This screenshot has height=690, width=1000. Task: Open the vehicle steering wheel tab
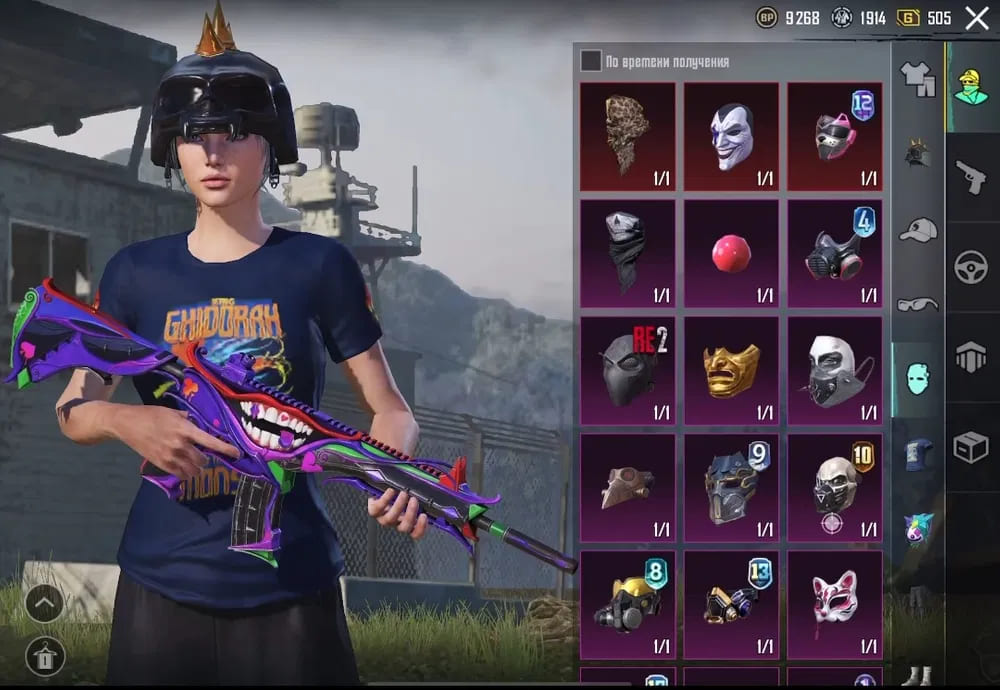pos(971,267)
